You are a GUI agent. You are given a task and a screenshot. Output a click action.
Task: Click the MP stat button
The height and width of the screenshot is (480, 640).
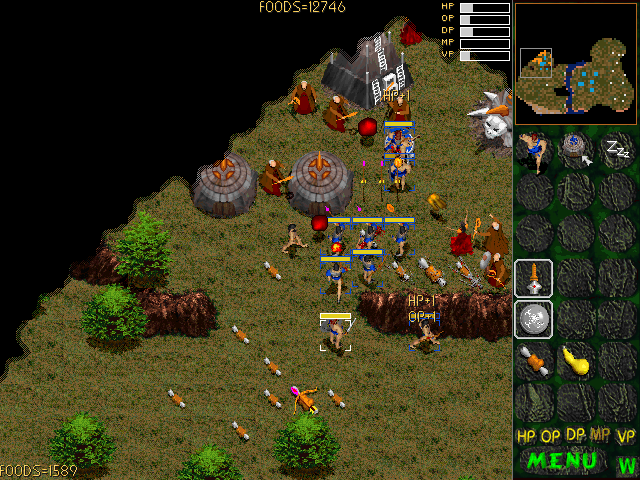(601, 436)
